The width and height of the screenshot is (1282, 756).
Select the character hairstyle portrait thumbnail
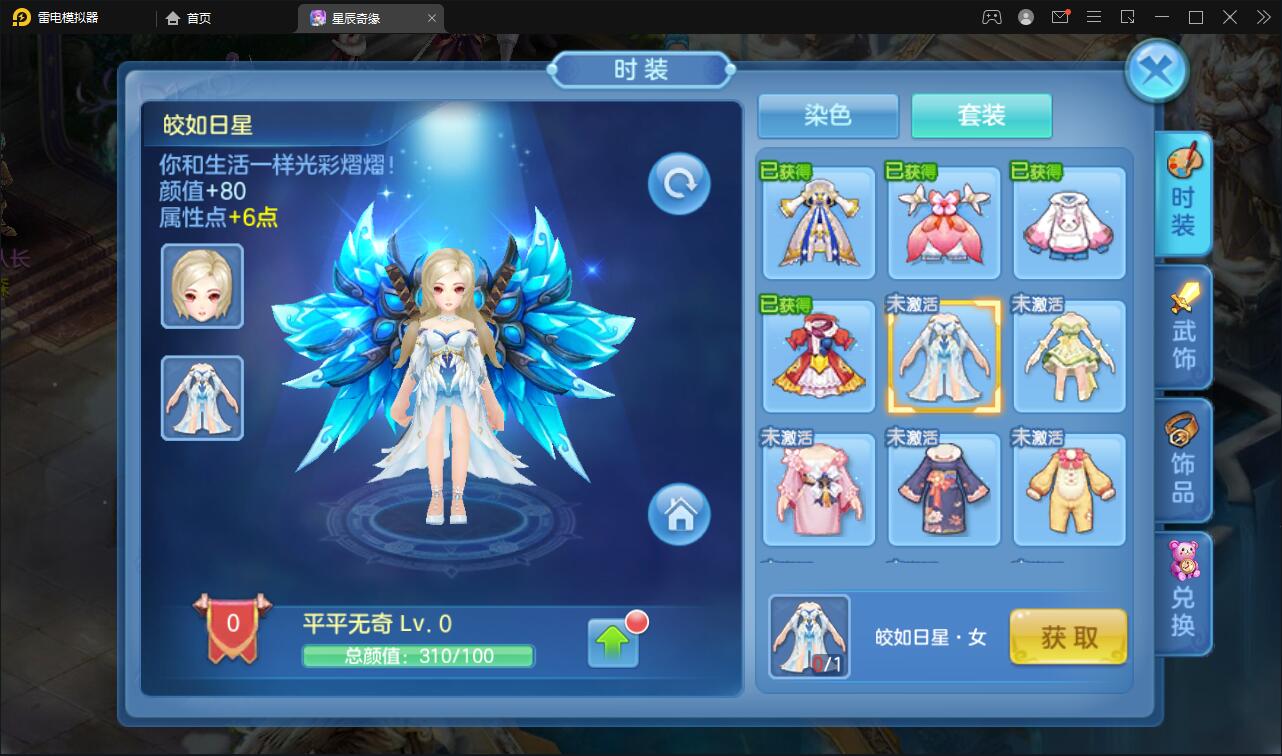click(201, 286)
